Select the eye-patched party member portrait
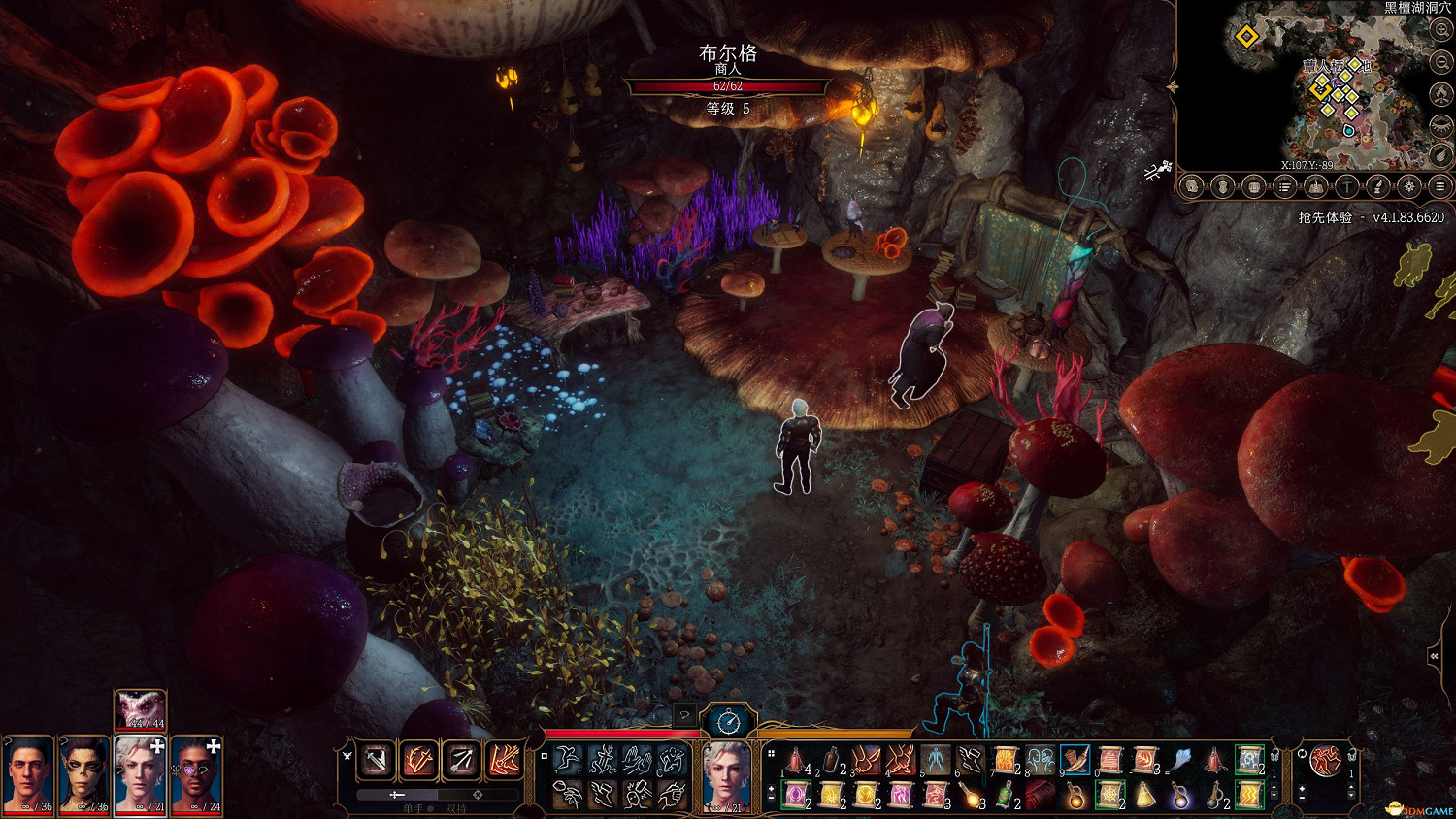 click(196, 774)
